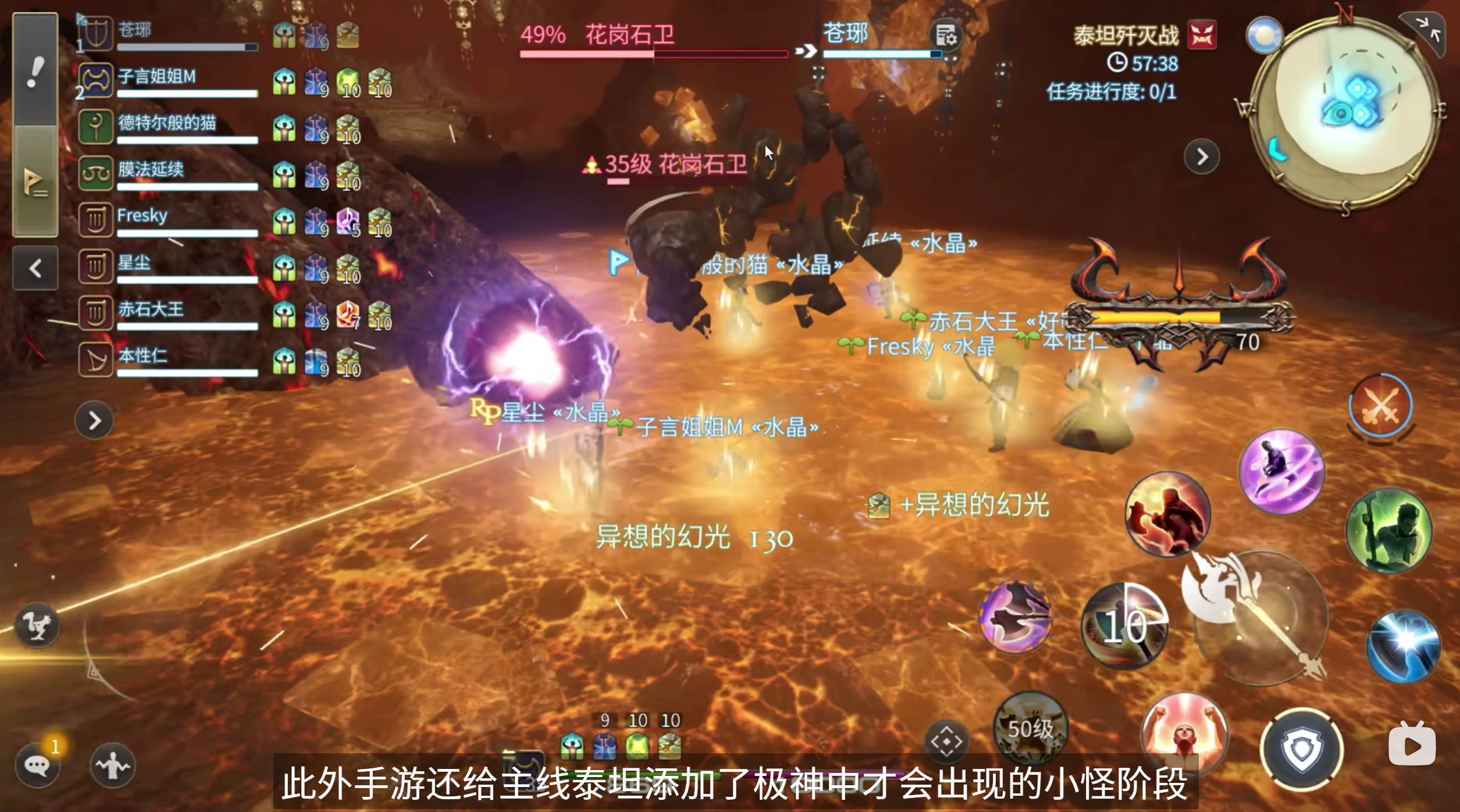
Task: Summon mount with chocobo icon
Action: coord(37,626)
